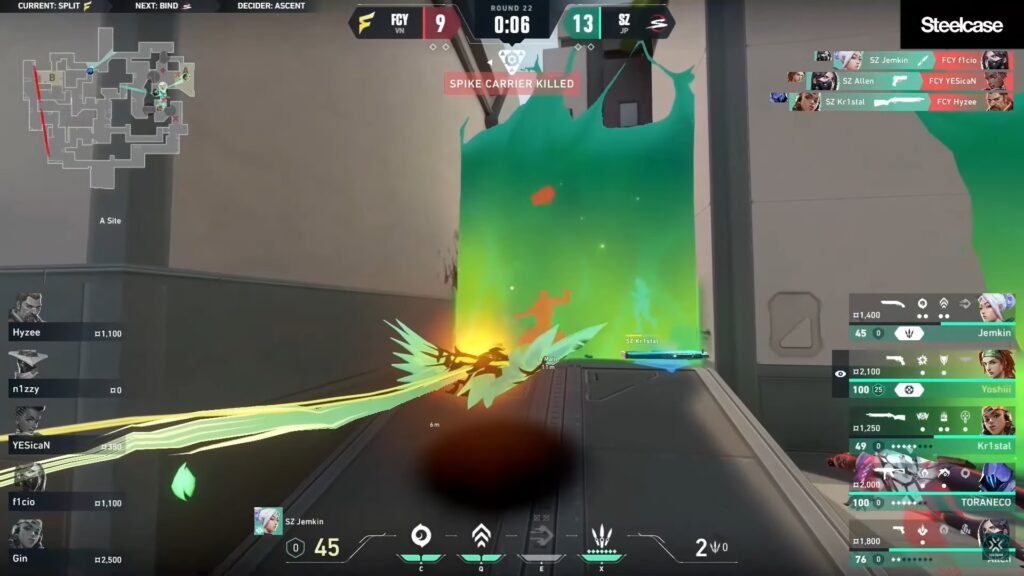This screenshot has height=576, width=1024.
Task: Activate the Q ability icon
Action: (481, 539)
